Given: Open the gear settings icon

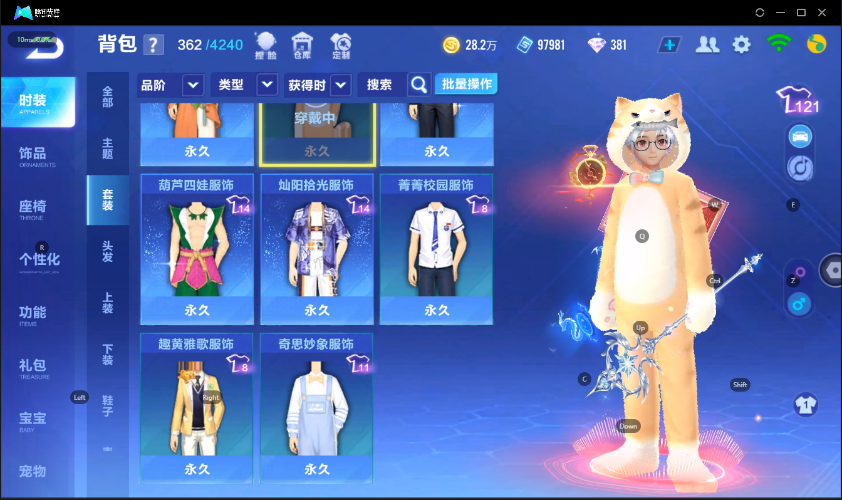Looking at the screenshot, I should (741, 44).
